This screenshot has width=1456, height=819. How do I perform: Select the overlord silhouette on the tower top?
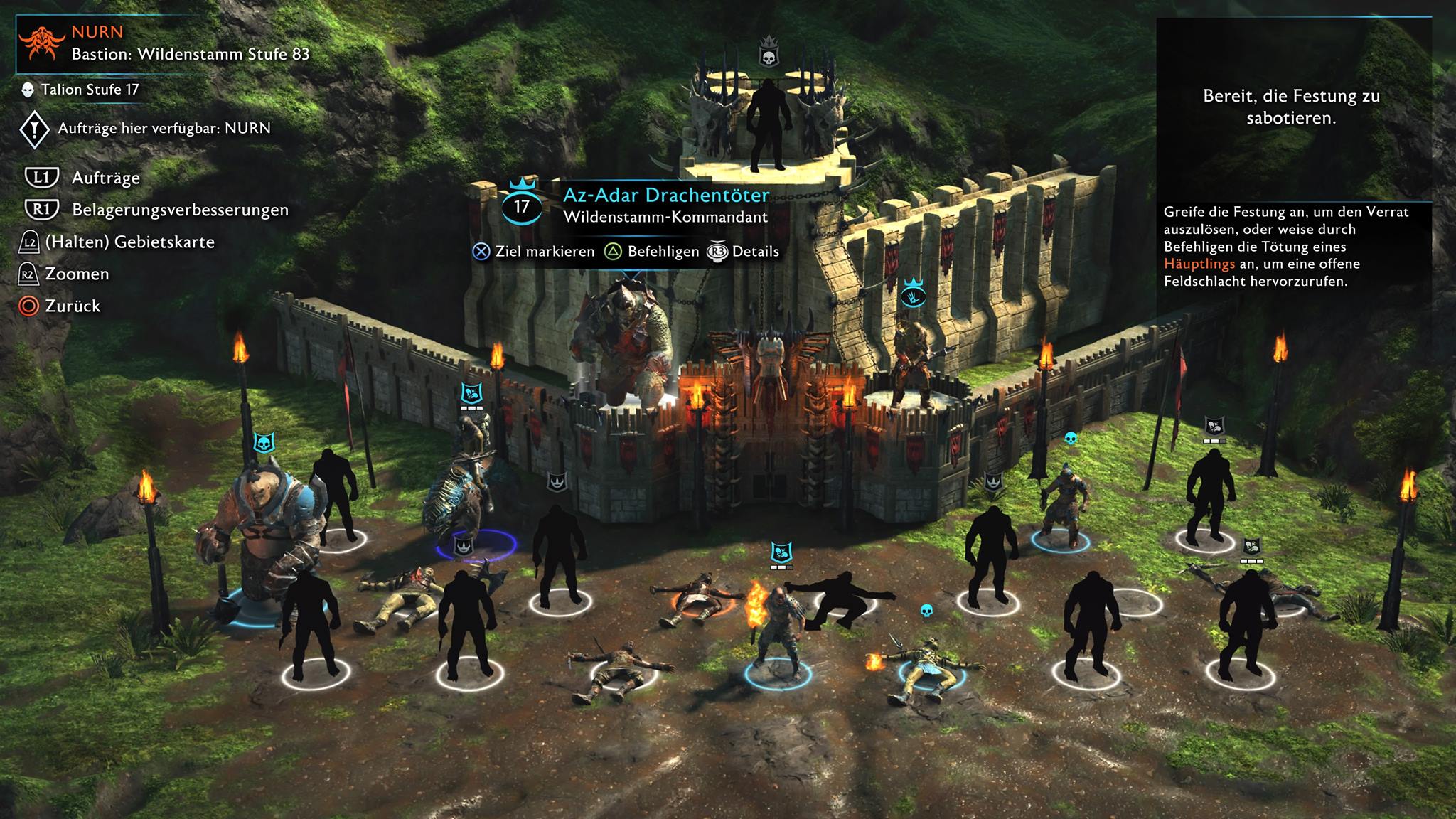coord(768,124)
